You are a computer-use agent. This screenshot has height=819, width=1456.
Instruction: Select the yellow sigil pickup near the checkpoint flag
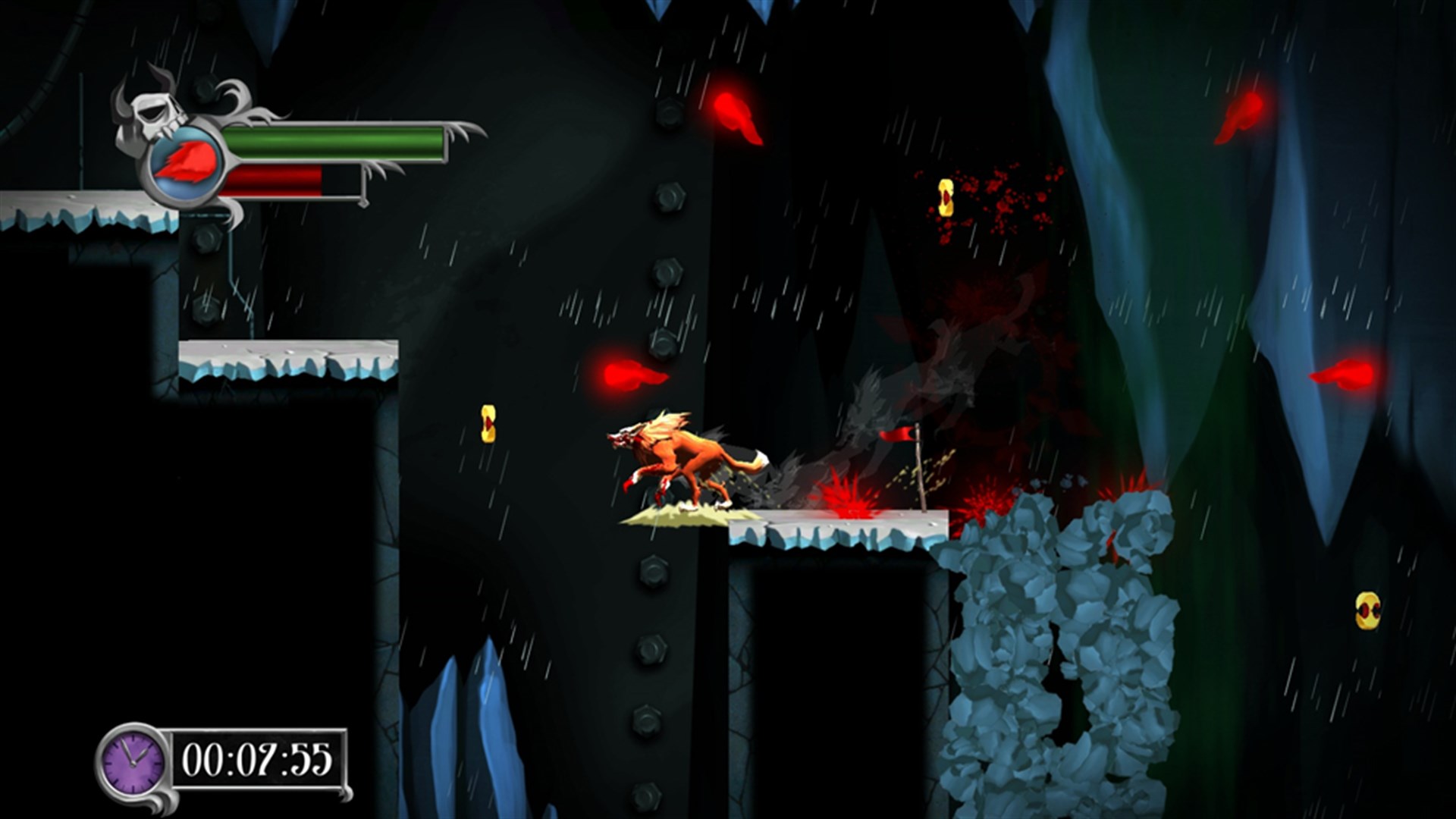pyautogui.click(x=946, y=197)
